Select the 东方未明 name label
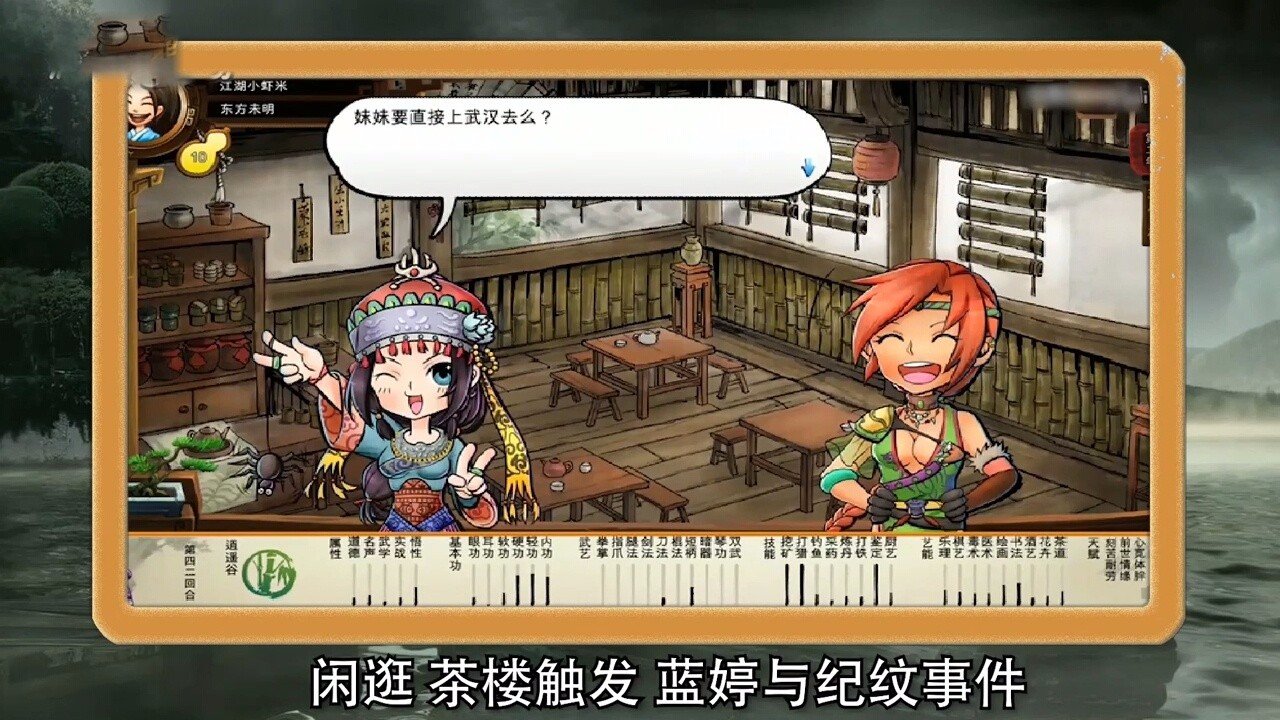The width and height of the screenshot is (1280, 720). coord(249,109)
